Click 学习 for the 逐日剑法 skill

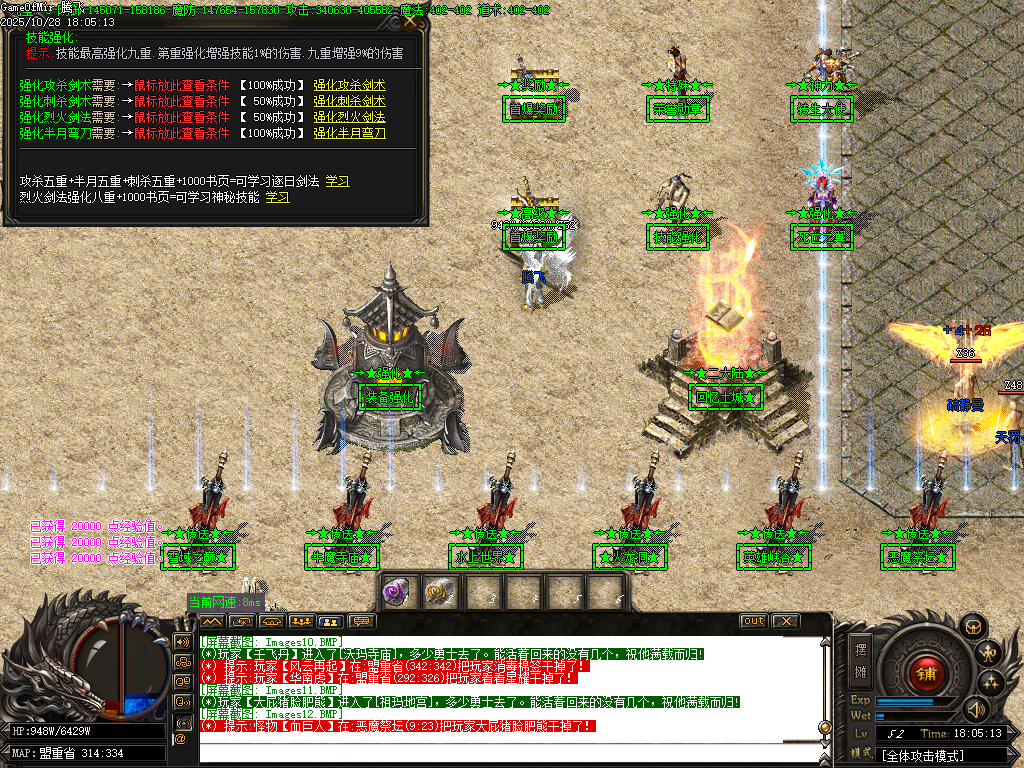(337, 181)
